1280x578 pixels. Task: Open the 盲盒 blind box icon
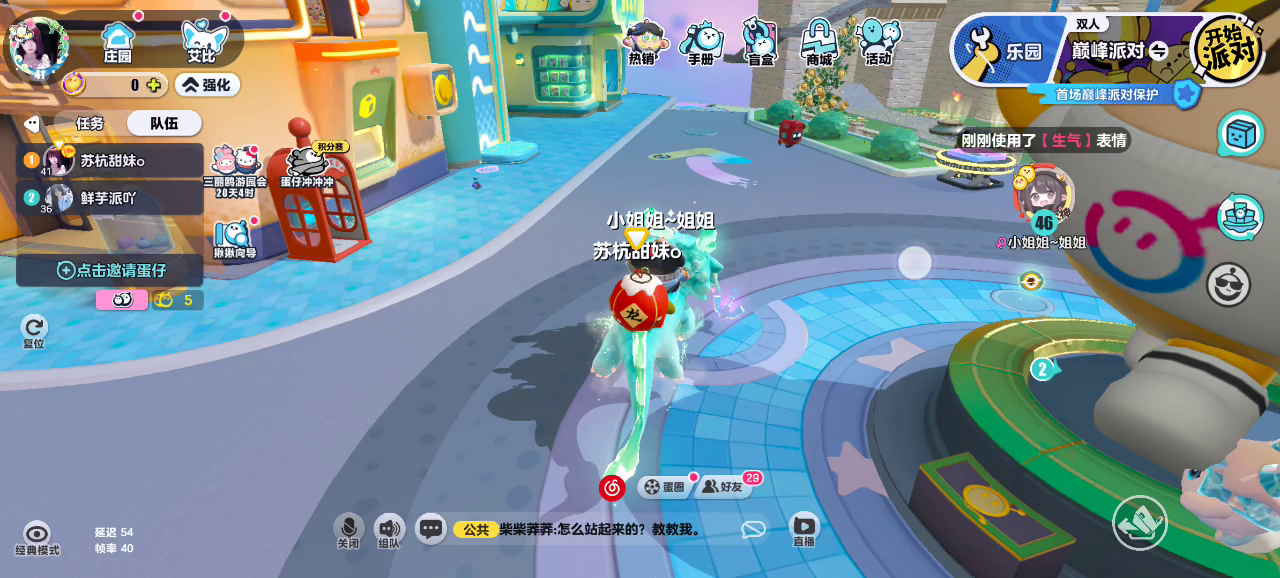pos(760,42)
